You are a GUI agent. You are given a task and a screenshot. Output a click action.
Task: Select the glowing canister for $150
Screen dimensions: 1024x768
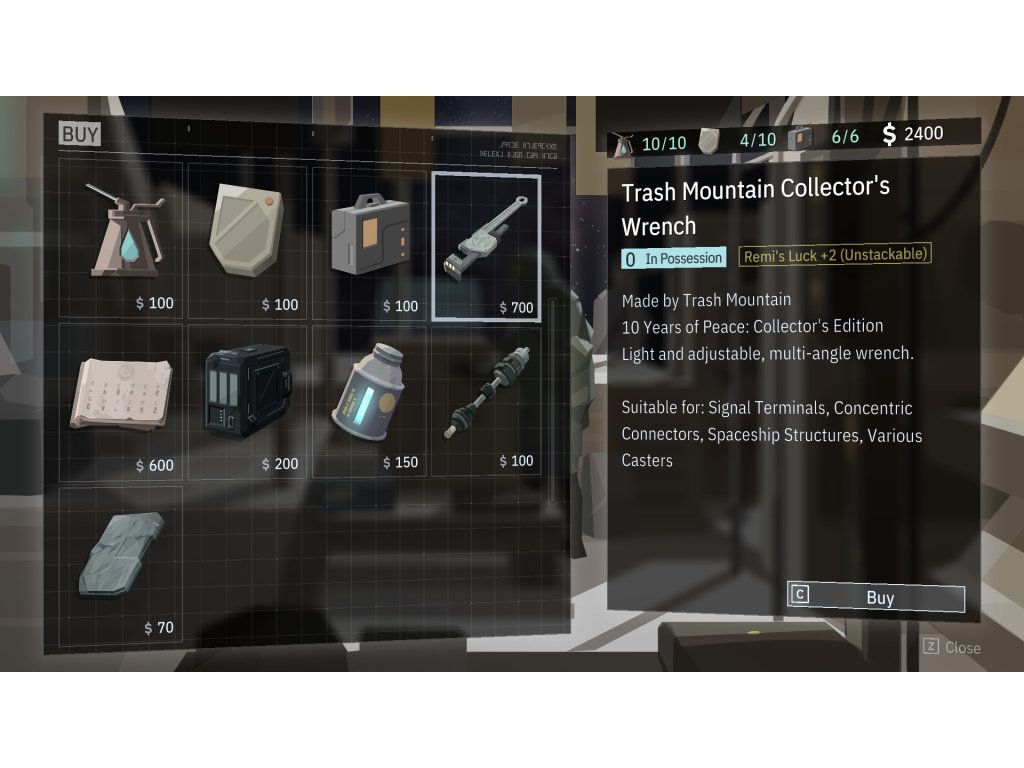369,400
